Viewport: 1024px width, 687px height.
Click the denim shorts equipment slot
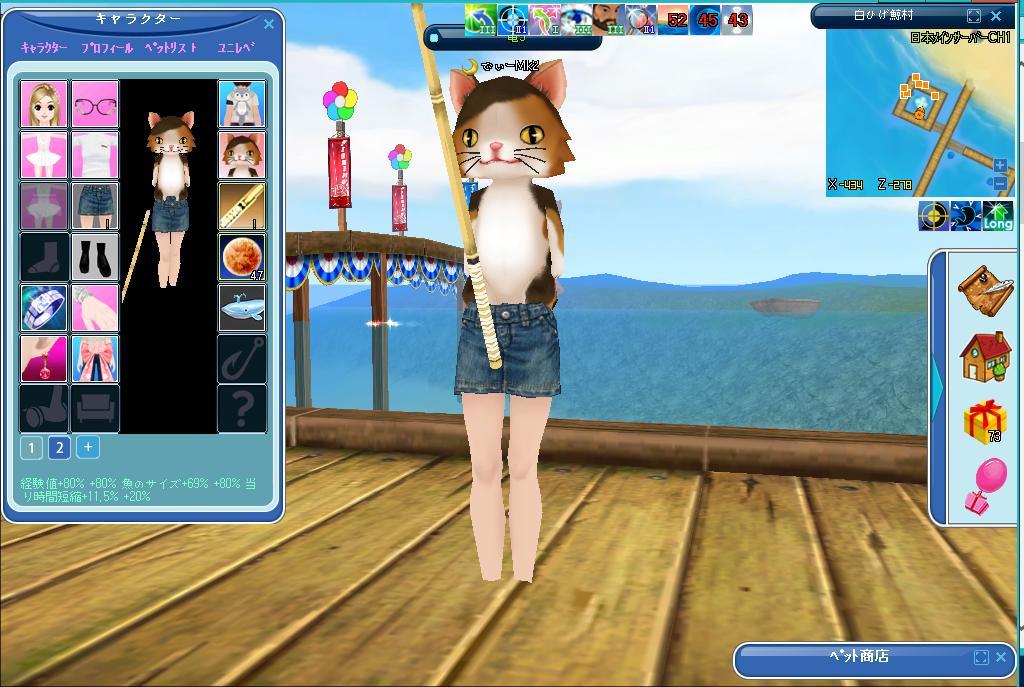click(x=95, y=206)
